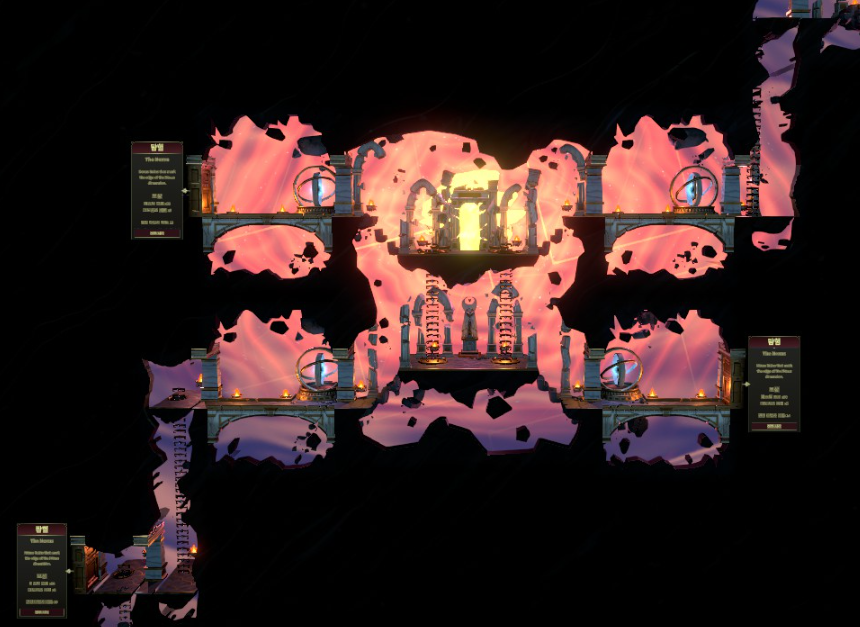The height and width of the screenshot is (627, 860).
Task: Click the button in the top-left door's info panel
Action: click(x=156, y=231)
